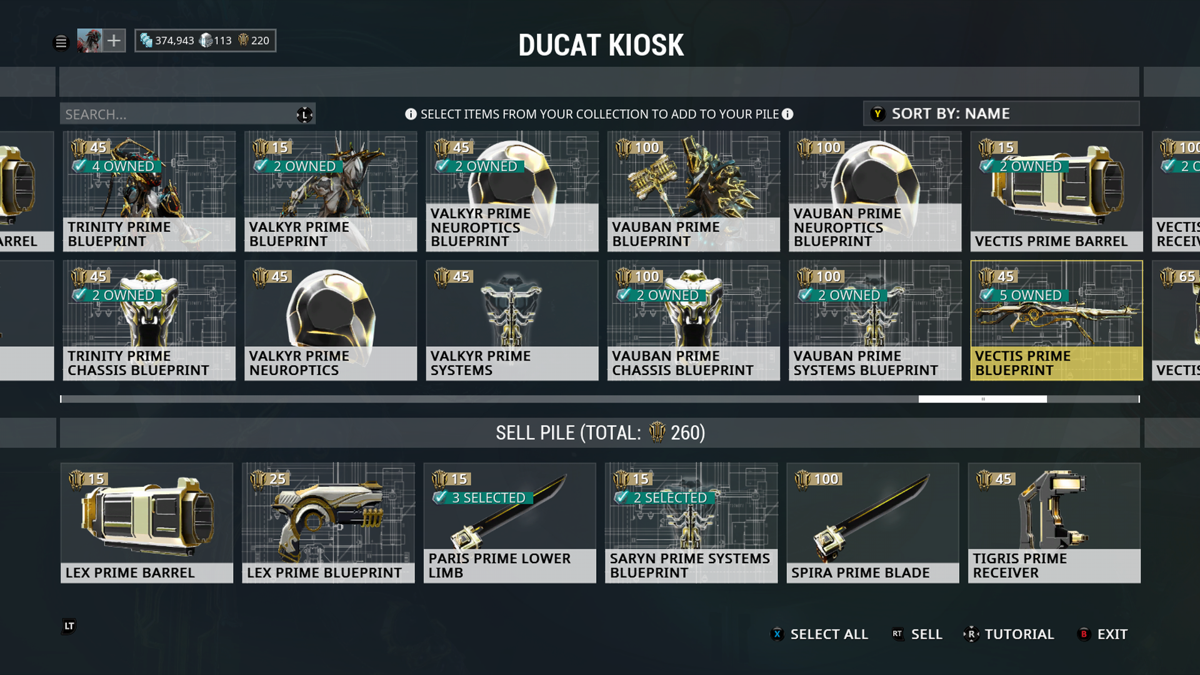Choose Vauban Prime Systems Blueprint
1200x675 pixels.
pos(874,320)
